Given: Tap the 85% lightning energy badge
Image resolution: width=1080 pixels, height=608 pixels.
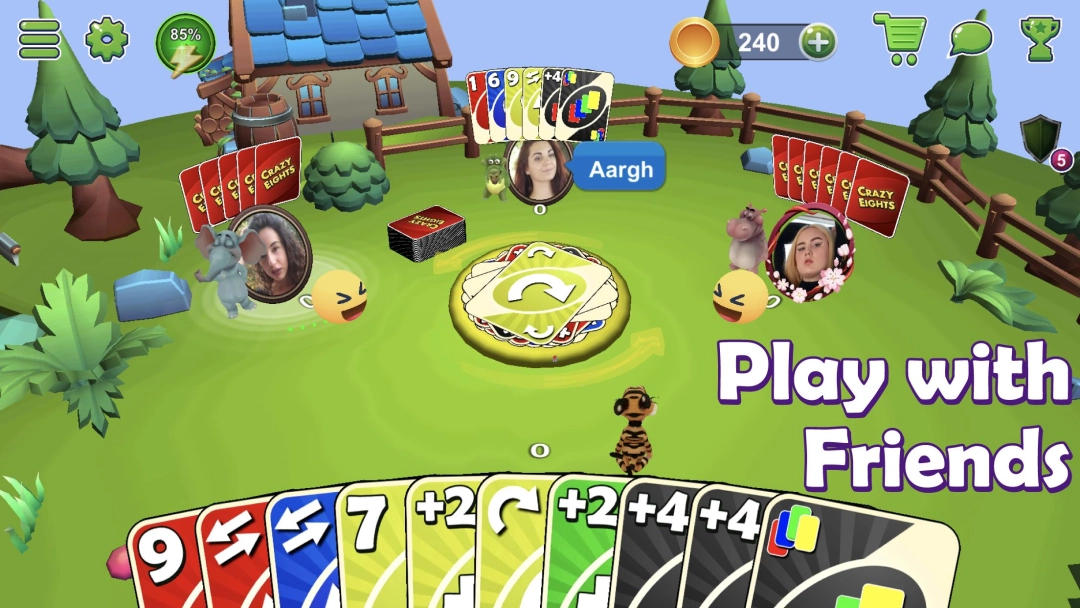Looking at the screenshot, I should pos(185,45).
